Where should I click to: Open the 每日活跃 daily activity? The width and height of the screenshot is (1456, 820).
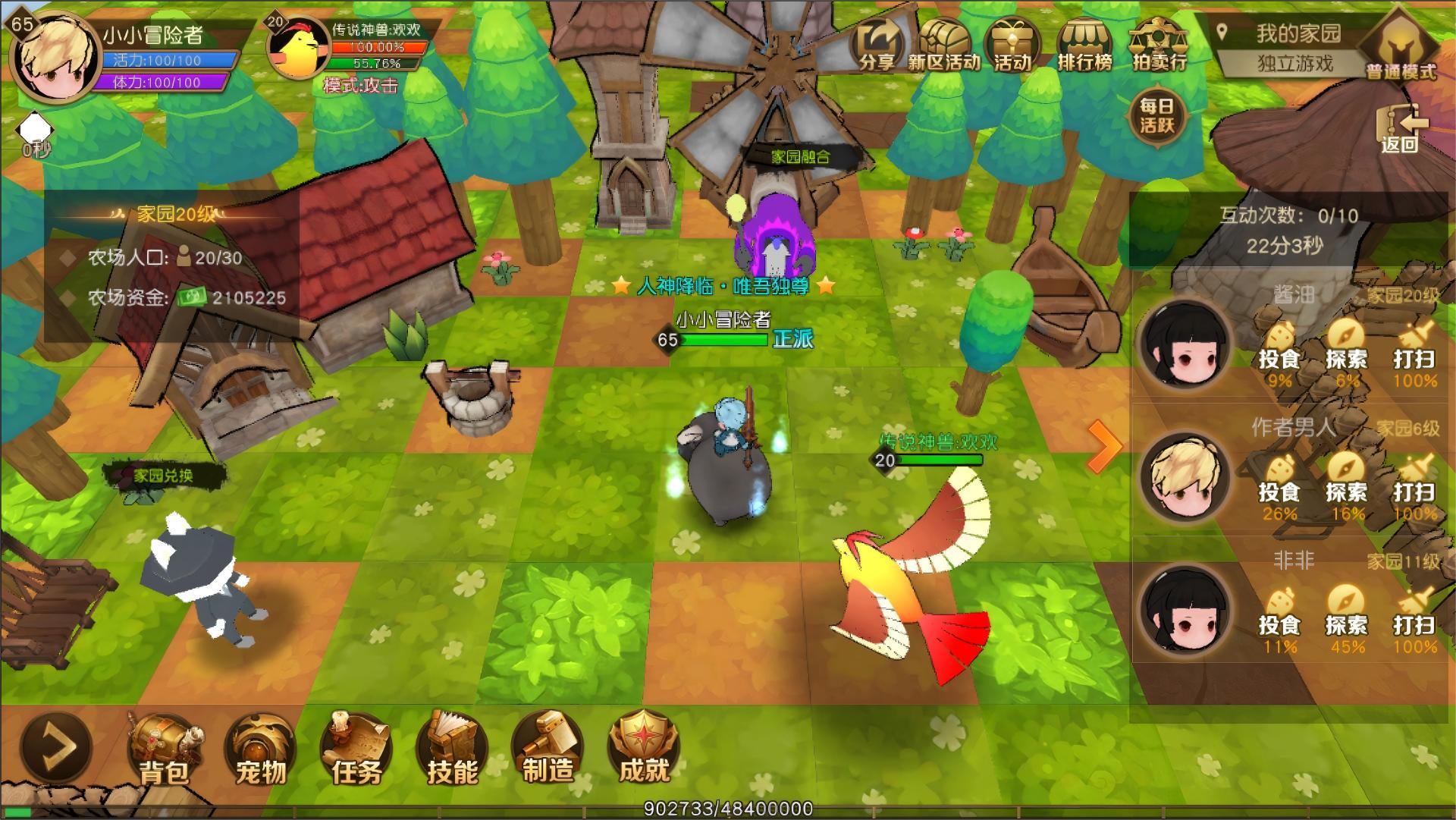[1156, 116]
